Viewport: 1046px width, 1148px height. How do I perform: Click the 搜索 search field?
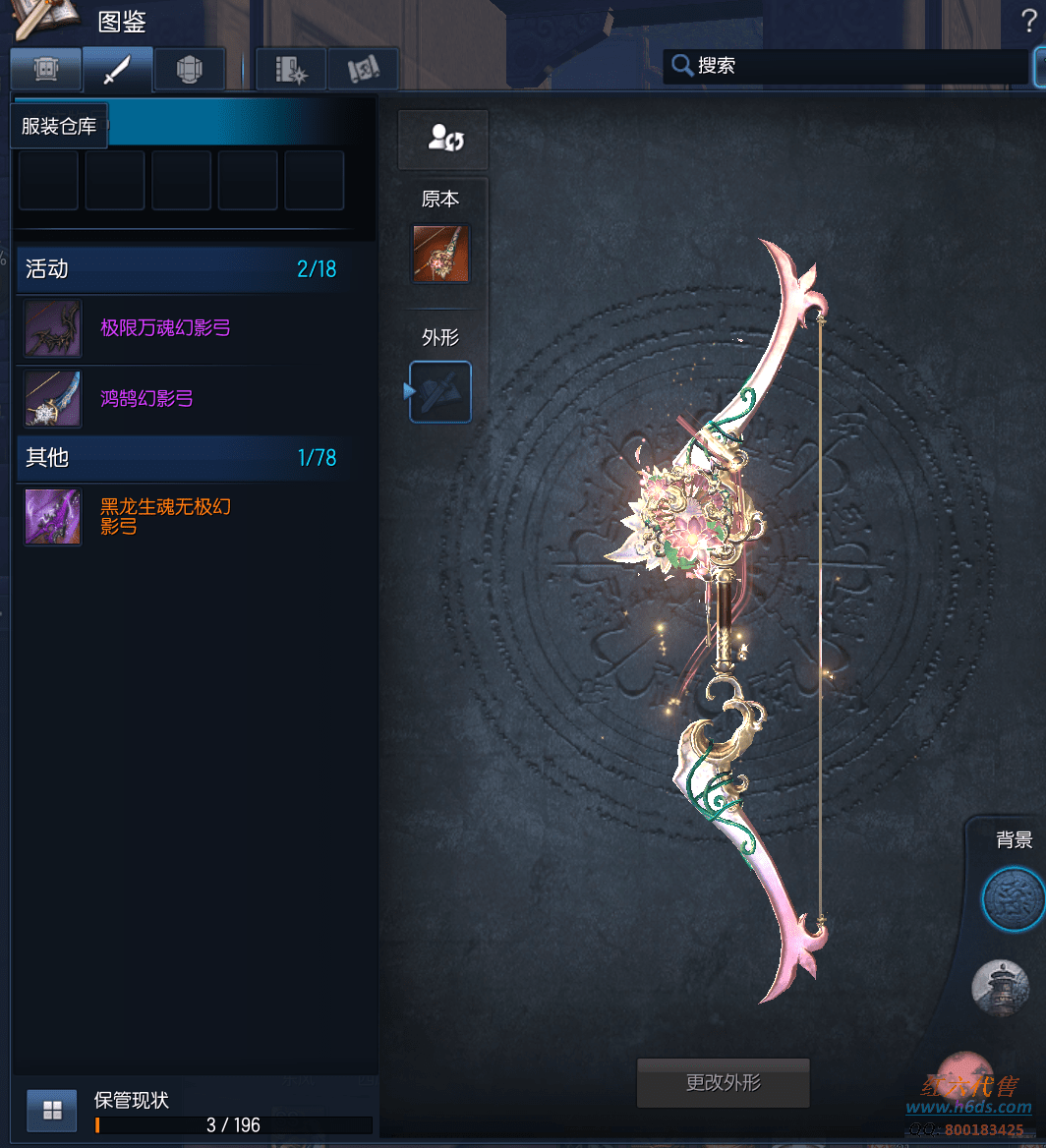(x=845, y=67)
